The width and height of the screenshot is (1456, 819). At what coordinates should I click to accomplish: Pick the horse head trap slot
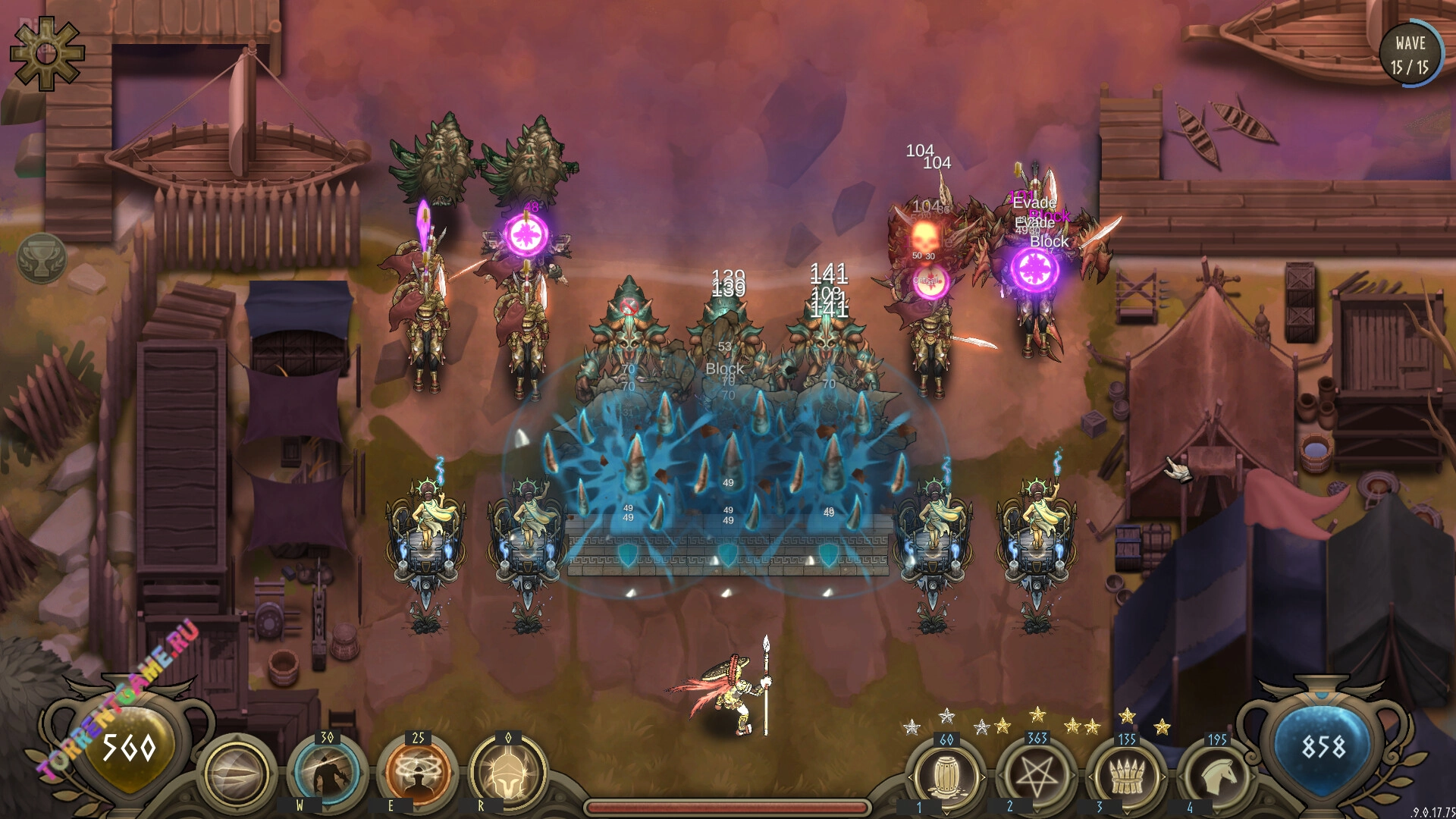pos(1216,775)
